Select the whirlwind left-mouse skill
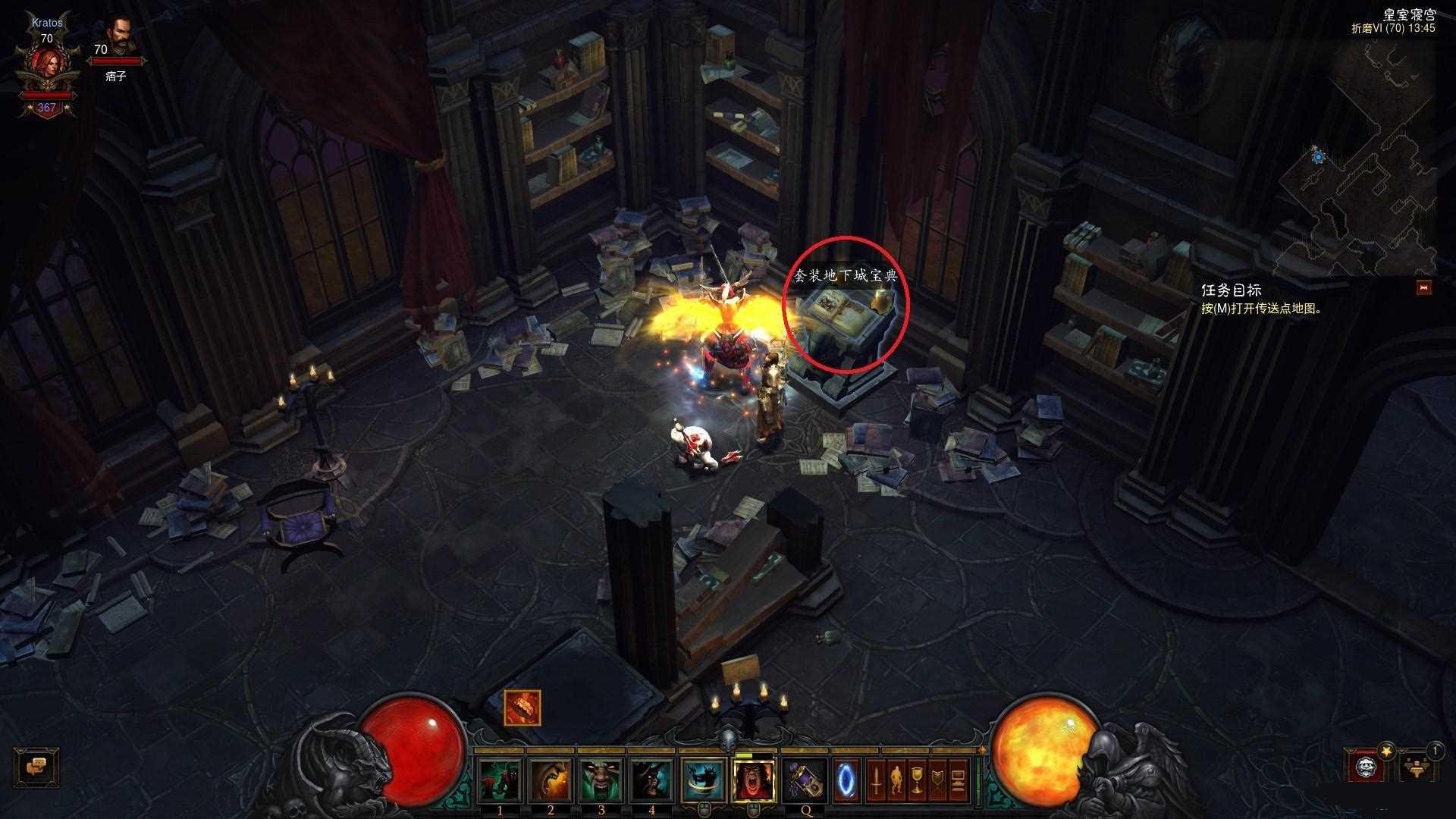 704,780
